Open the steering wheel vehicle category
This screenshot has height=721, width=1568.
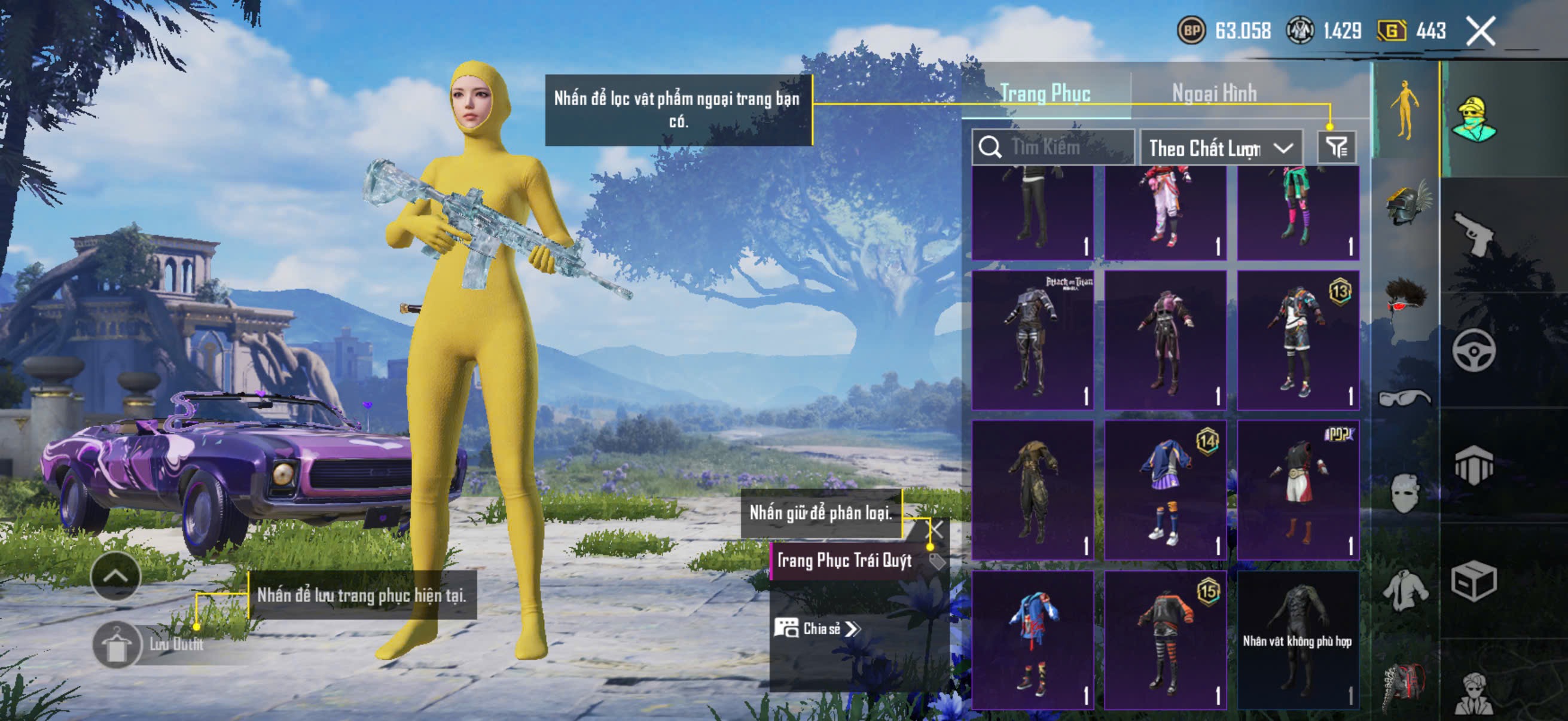pos(1474,350)
